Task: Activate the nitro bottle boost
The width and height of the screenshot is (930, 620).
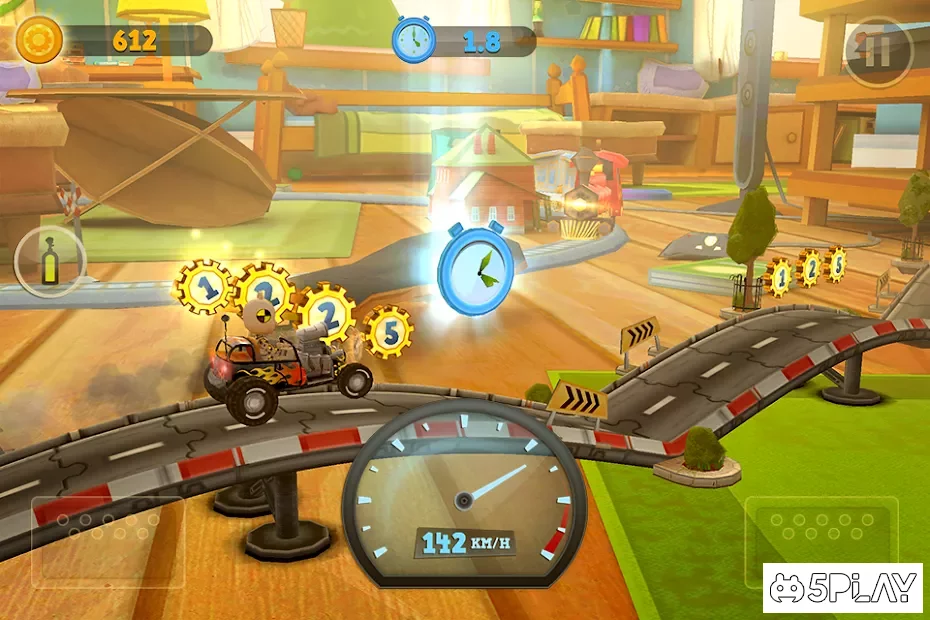Action: point(50,261)
